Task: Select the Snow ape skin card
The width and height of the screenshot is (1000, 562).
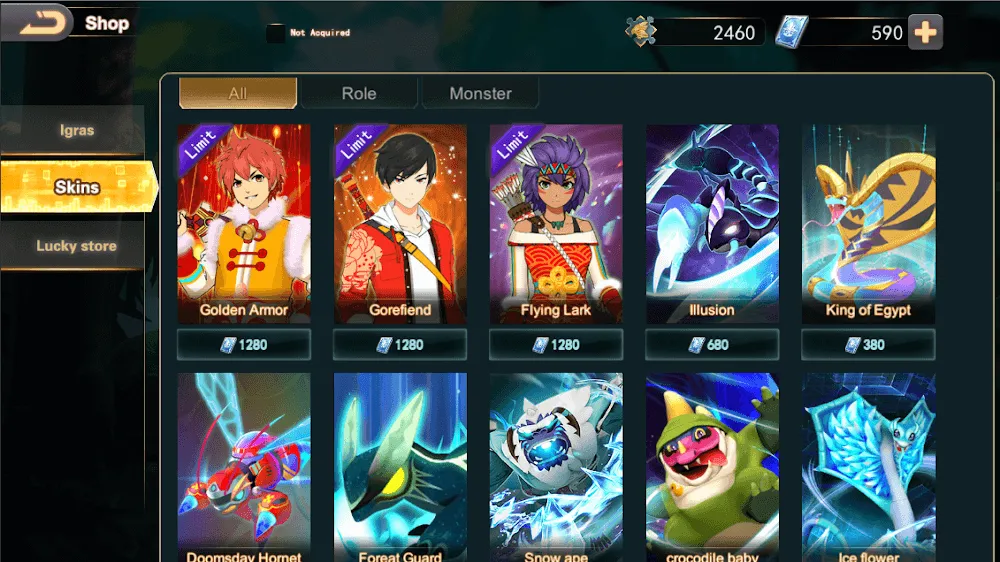Action: tap(556, 465)
